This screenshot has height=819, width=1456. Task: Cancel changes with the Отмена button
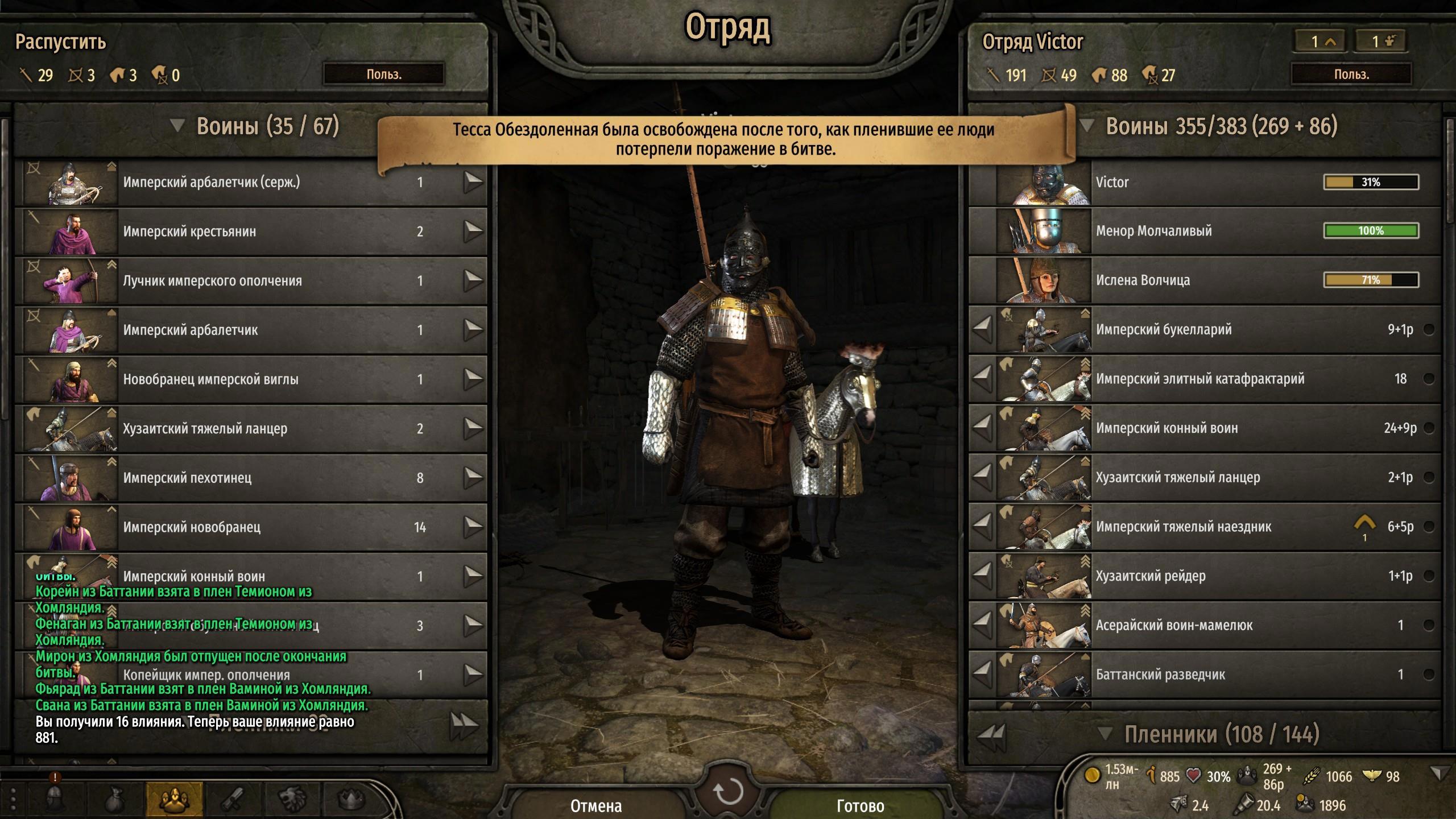point(595,805)
